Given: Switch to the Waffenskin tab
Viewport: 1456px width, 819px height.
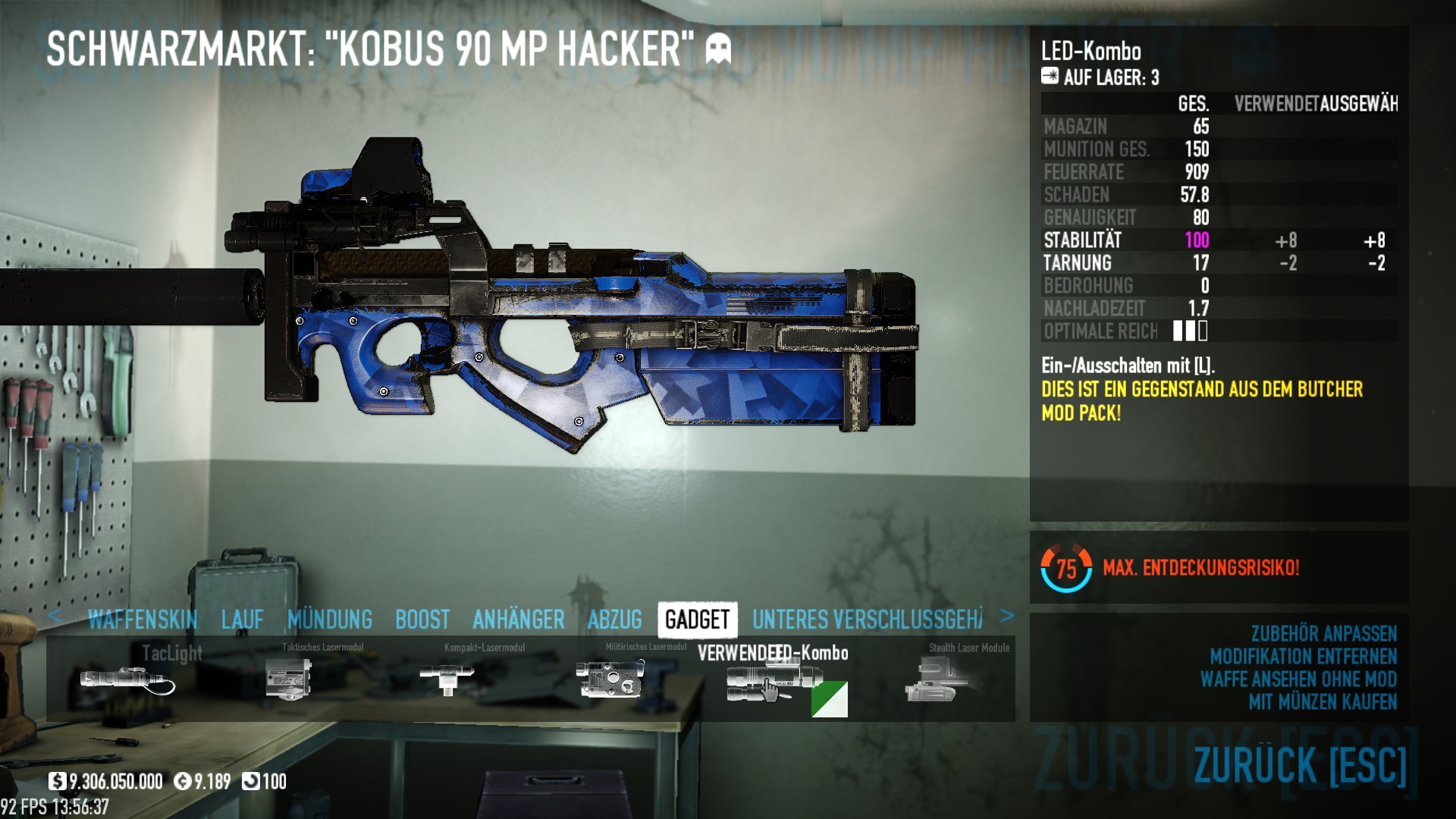Looking at the screenshot, I should 143,620.
